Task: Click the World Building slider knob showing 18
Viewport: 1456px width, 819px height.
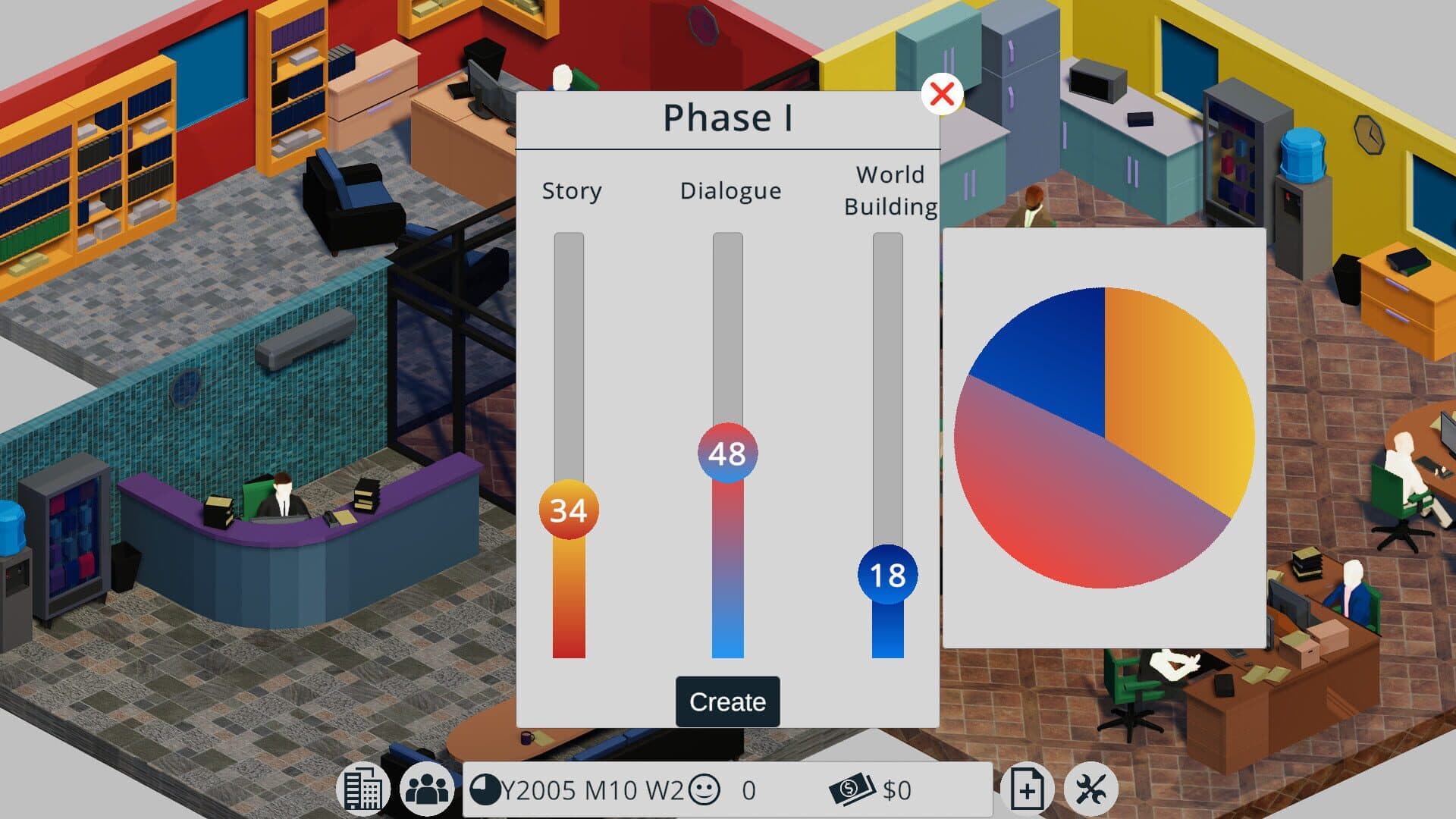Action: point(887,575)
